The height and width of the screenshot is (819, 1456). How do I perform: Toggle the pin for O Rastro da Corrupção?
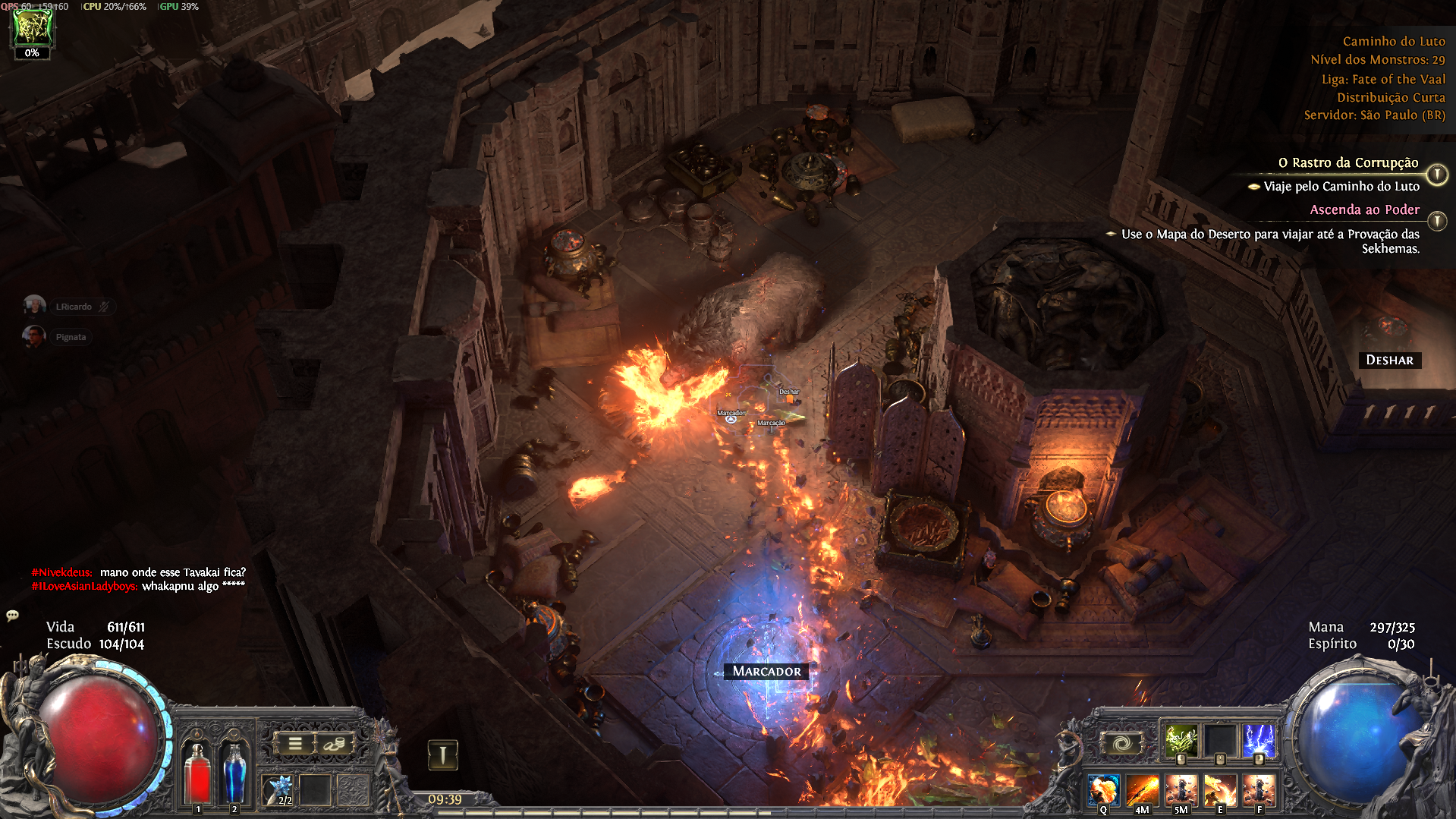click(1437, 175)
